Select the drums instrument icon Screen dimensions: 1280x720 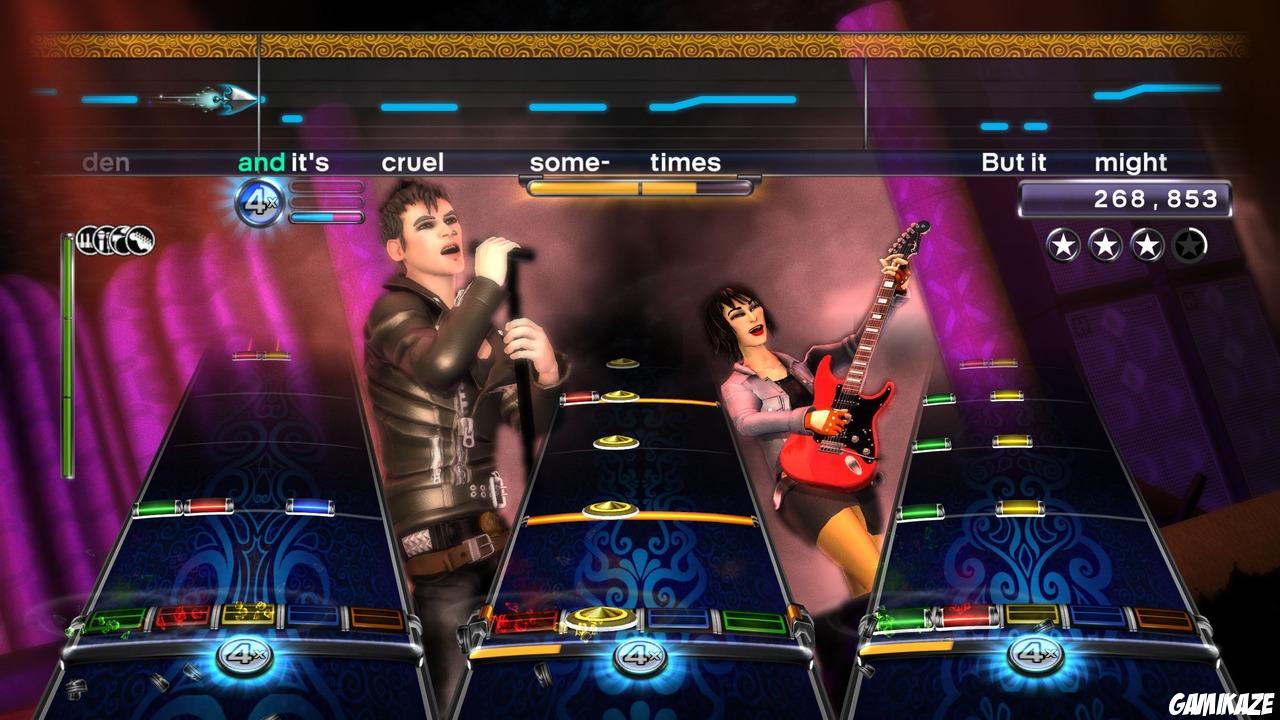(x=120, y=241)
